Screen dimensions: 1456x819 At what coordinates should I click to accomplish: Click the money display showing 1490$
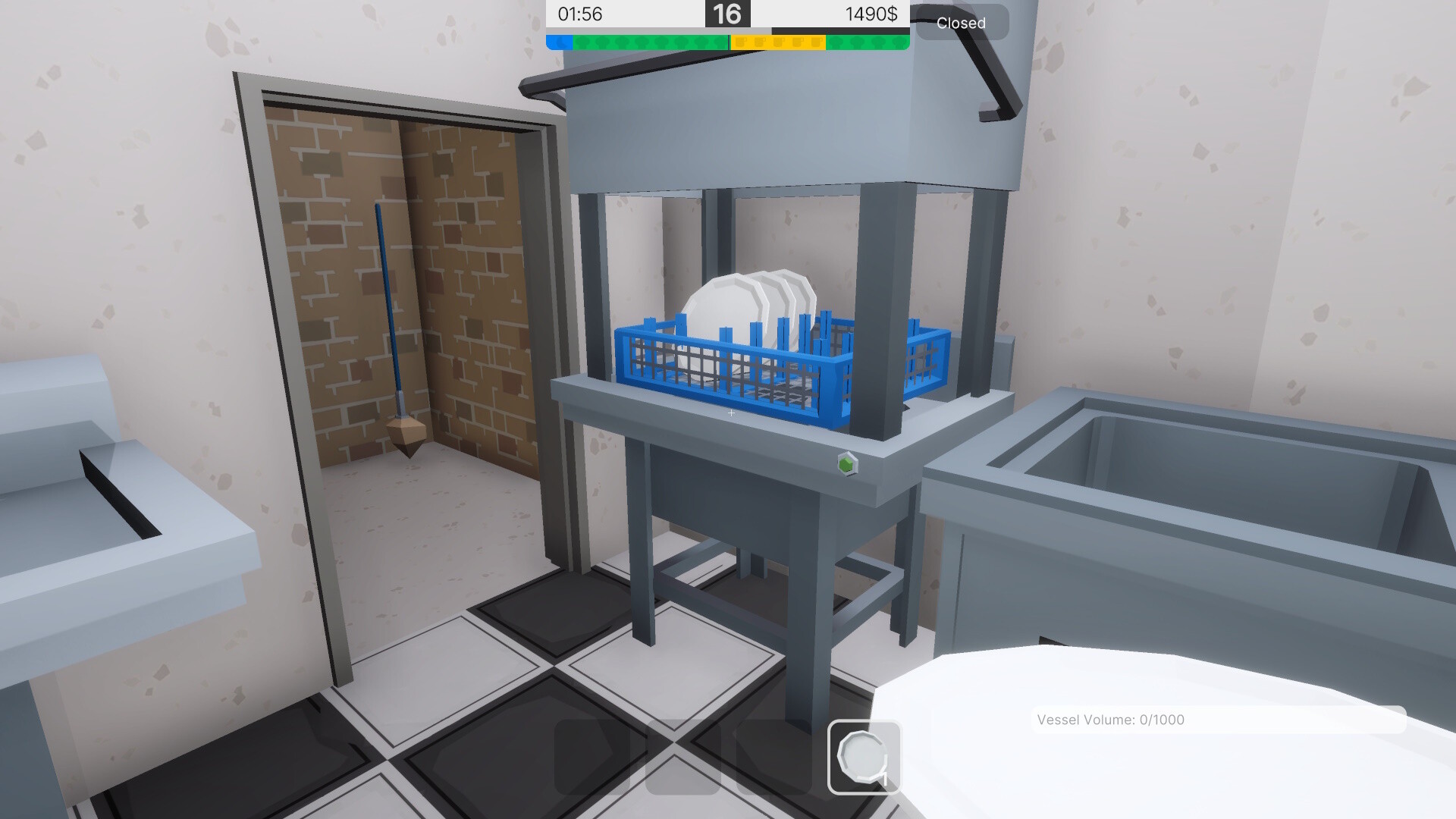pos(872,13)
